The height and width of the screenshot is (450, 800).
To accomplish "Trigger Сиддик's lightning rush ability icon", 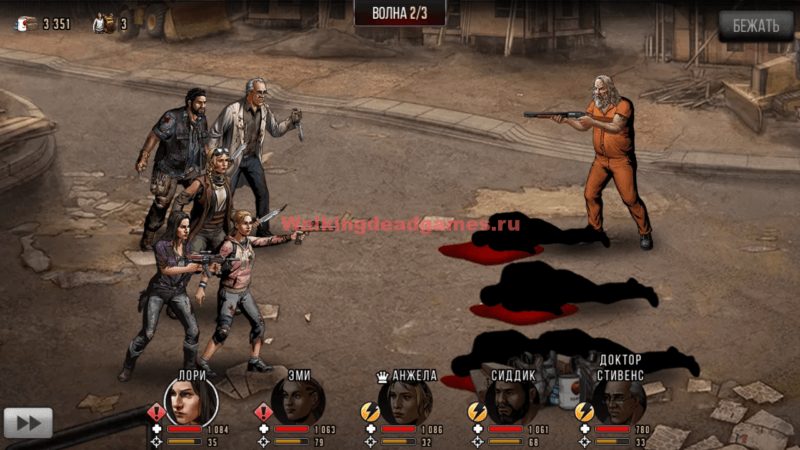I will coord(476,411).
